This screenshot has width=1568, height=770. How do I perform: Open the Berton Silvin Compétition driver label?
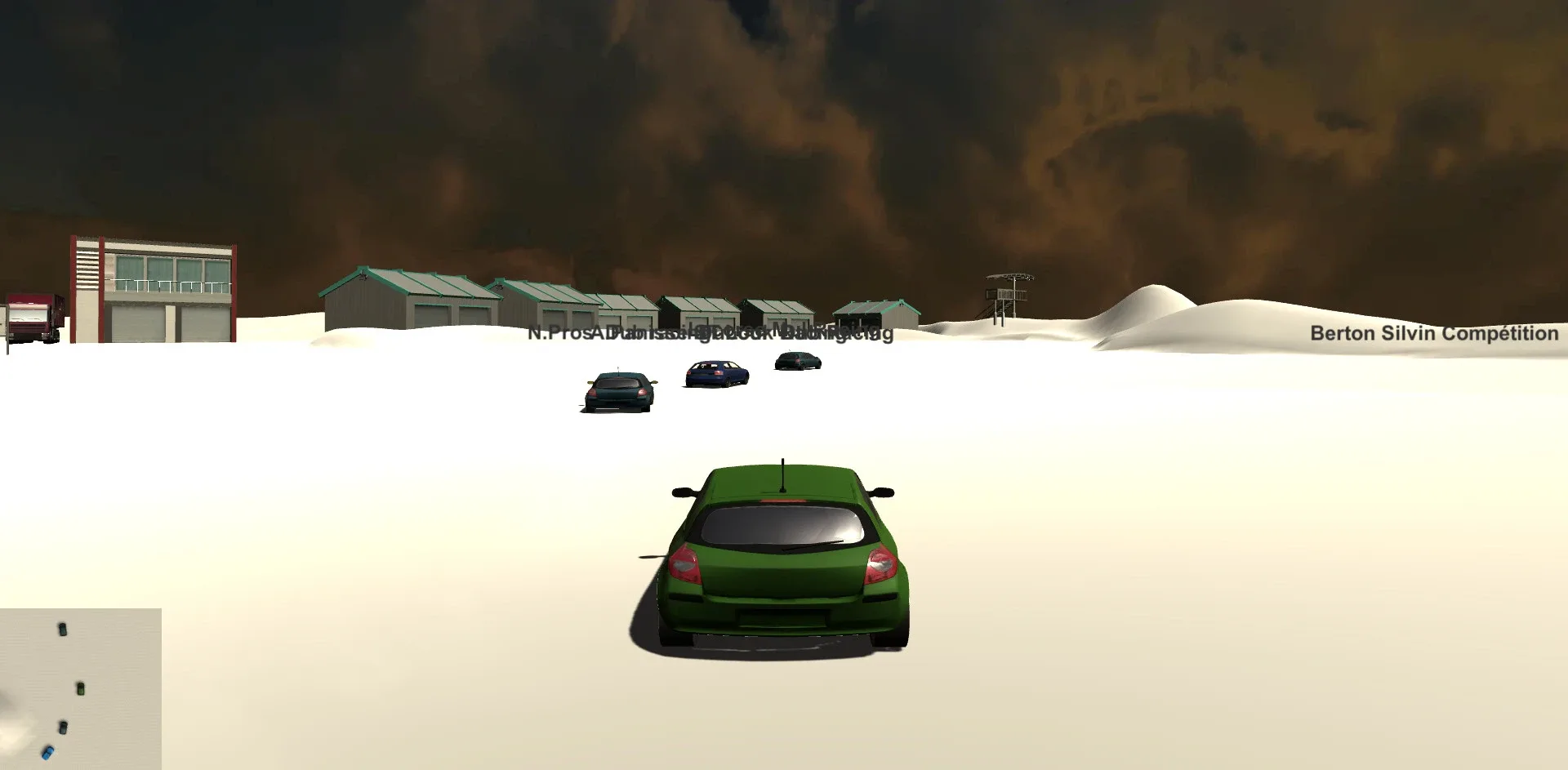[x=1433, y=334]
